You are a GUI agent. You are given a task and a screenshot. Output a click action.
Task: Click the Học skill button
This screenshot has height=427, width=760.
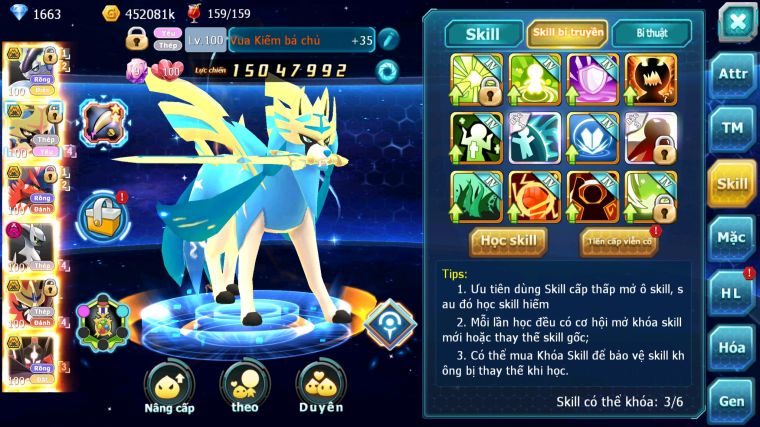click(508, 241)
